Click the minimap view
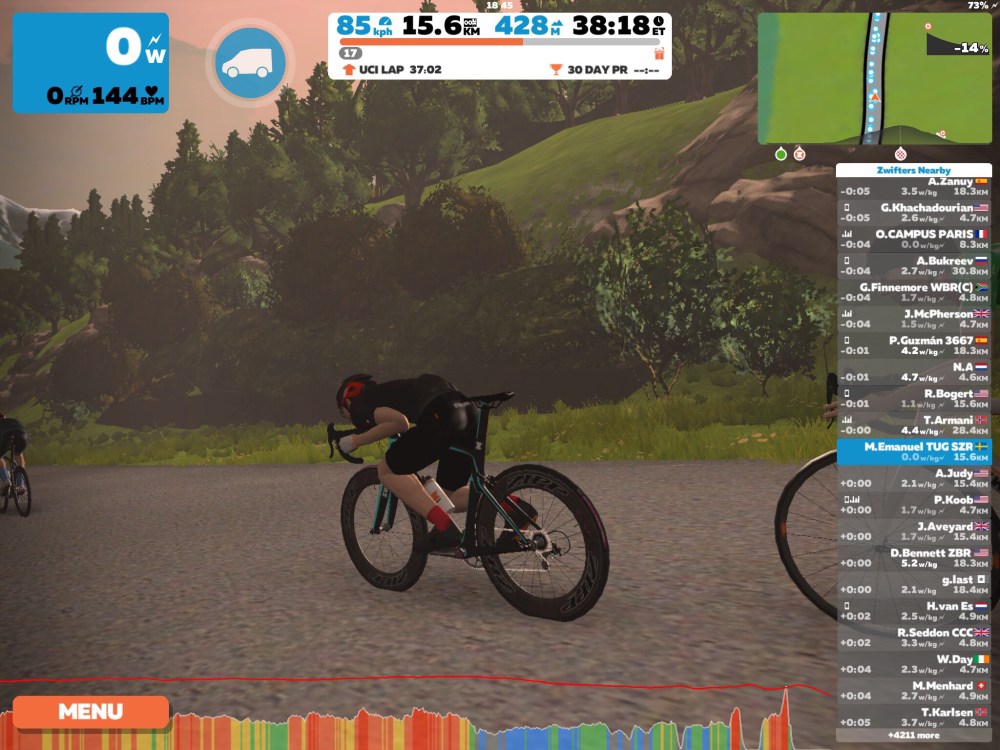Viewport: 1000px width, 750px height. tap(874, 78)
